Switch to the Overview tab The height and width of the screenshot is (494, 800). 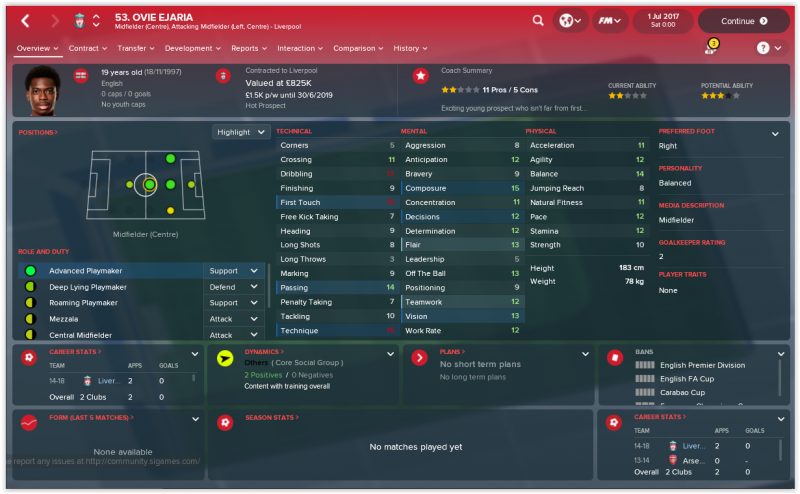[x=37, y=48]
